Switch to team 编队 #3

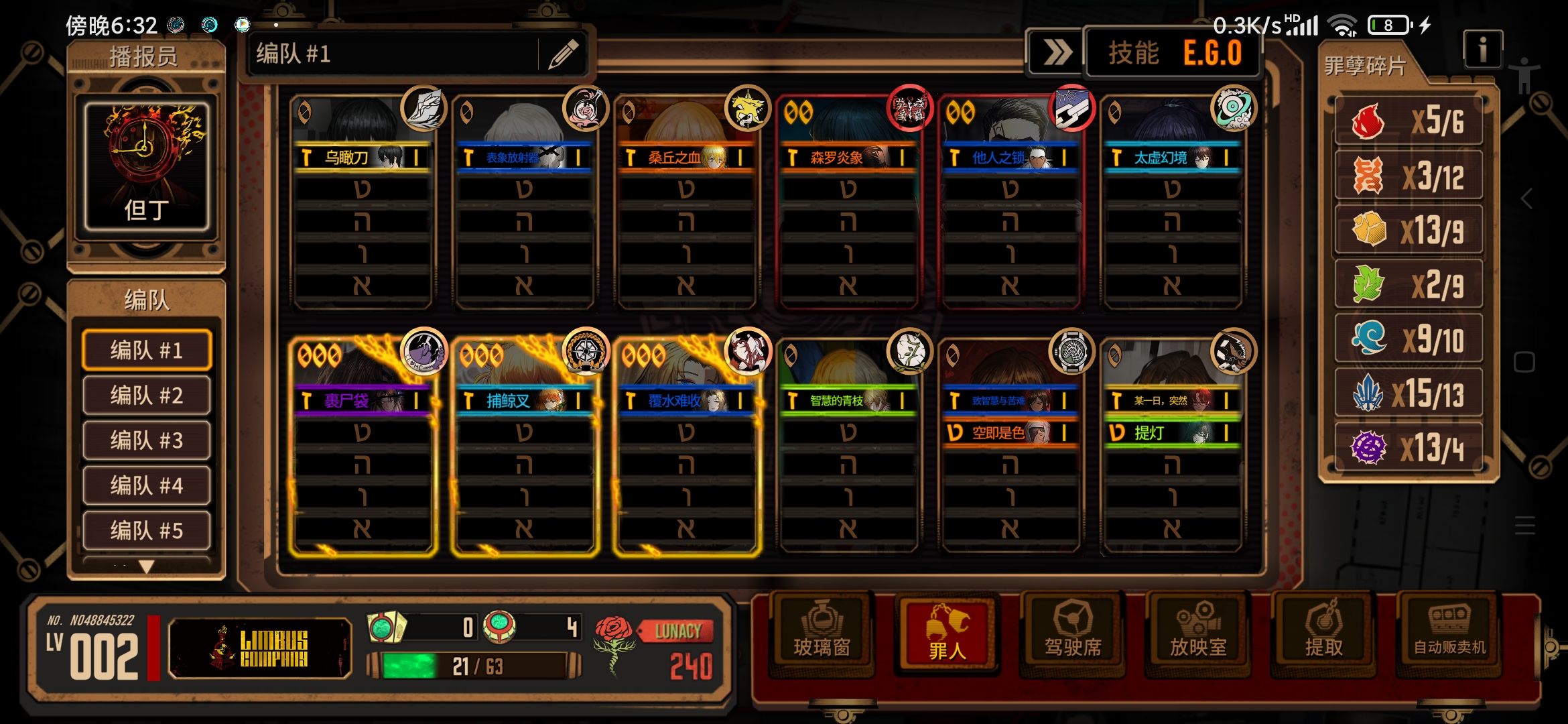pos(146,440)
